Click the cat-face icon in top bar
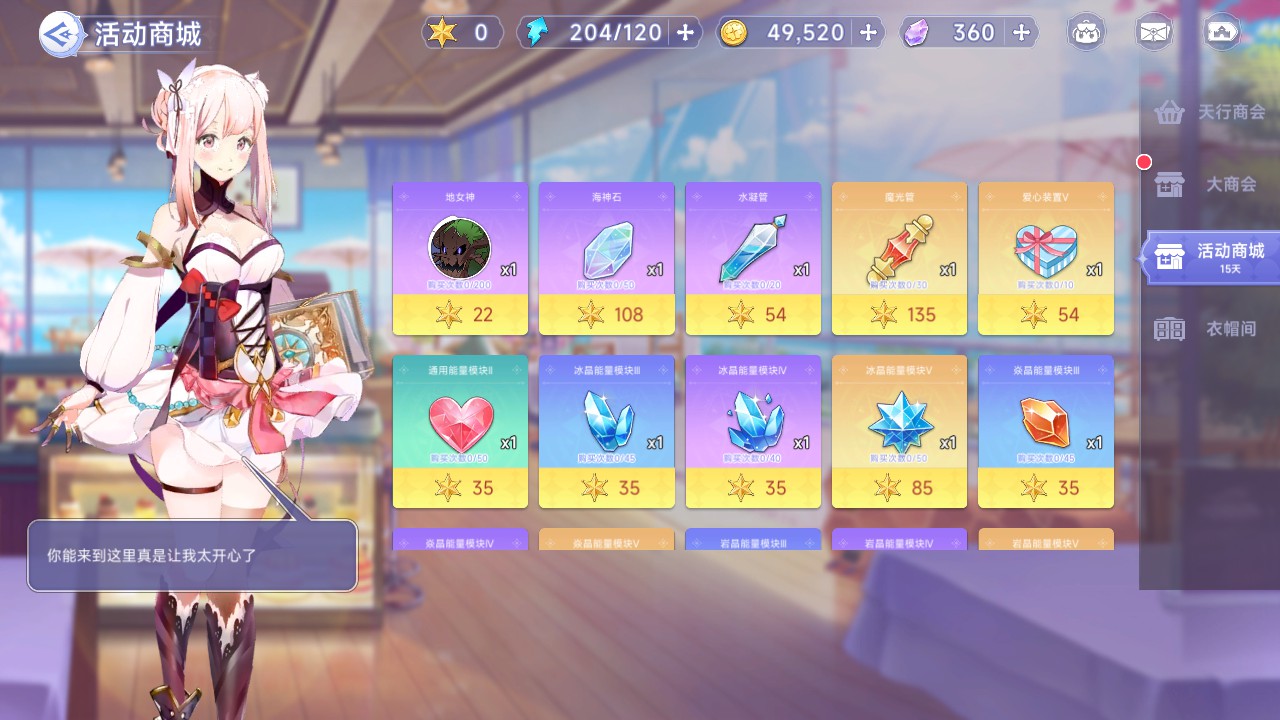Screen dimensions: 1280x720 pos(1086,33)
